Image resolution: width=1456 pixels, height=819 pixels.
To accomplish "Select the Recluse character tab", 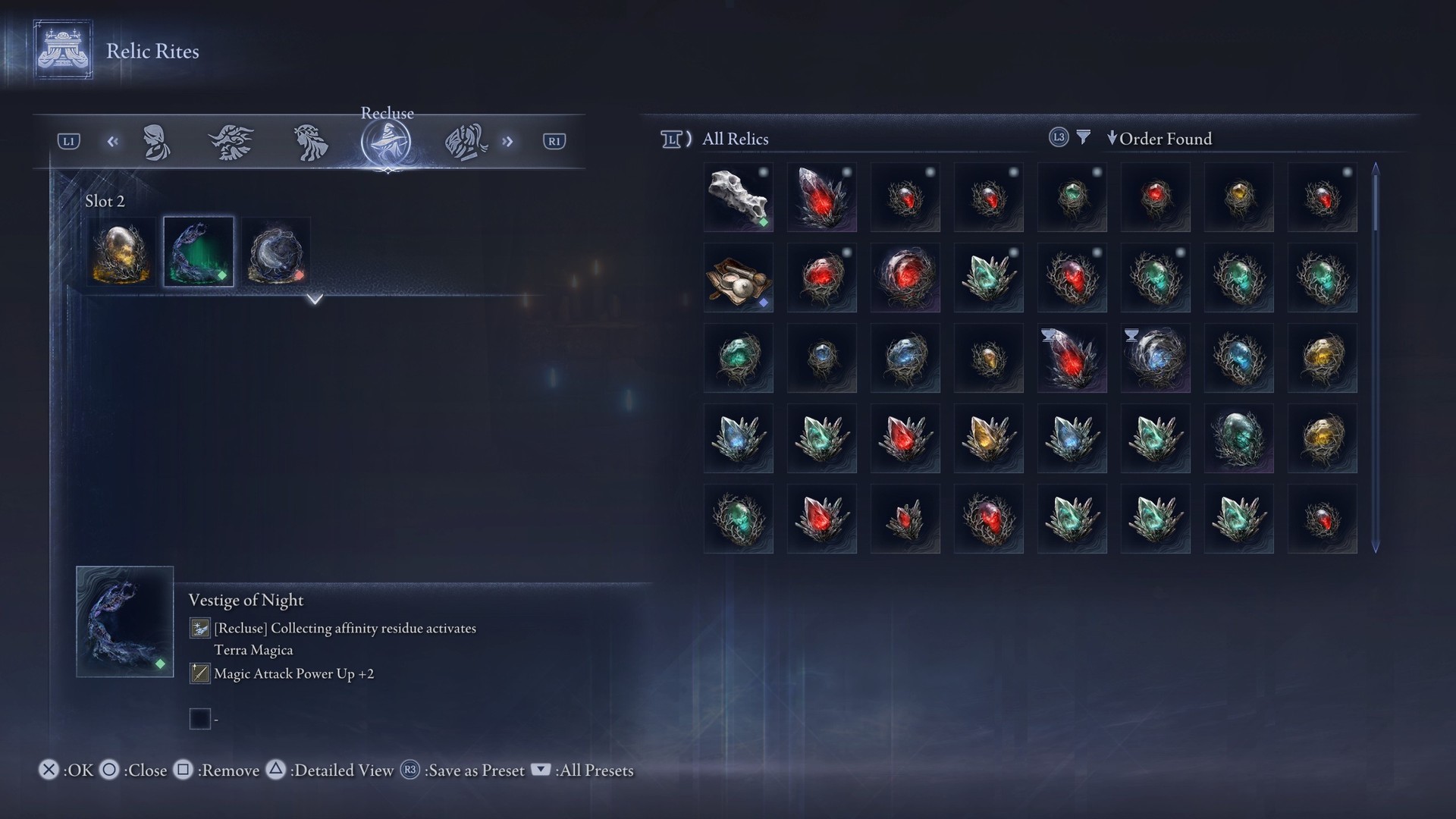I will tap(386, 143).
